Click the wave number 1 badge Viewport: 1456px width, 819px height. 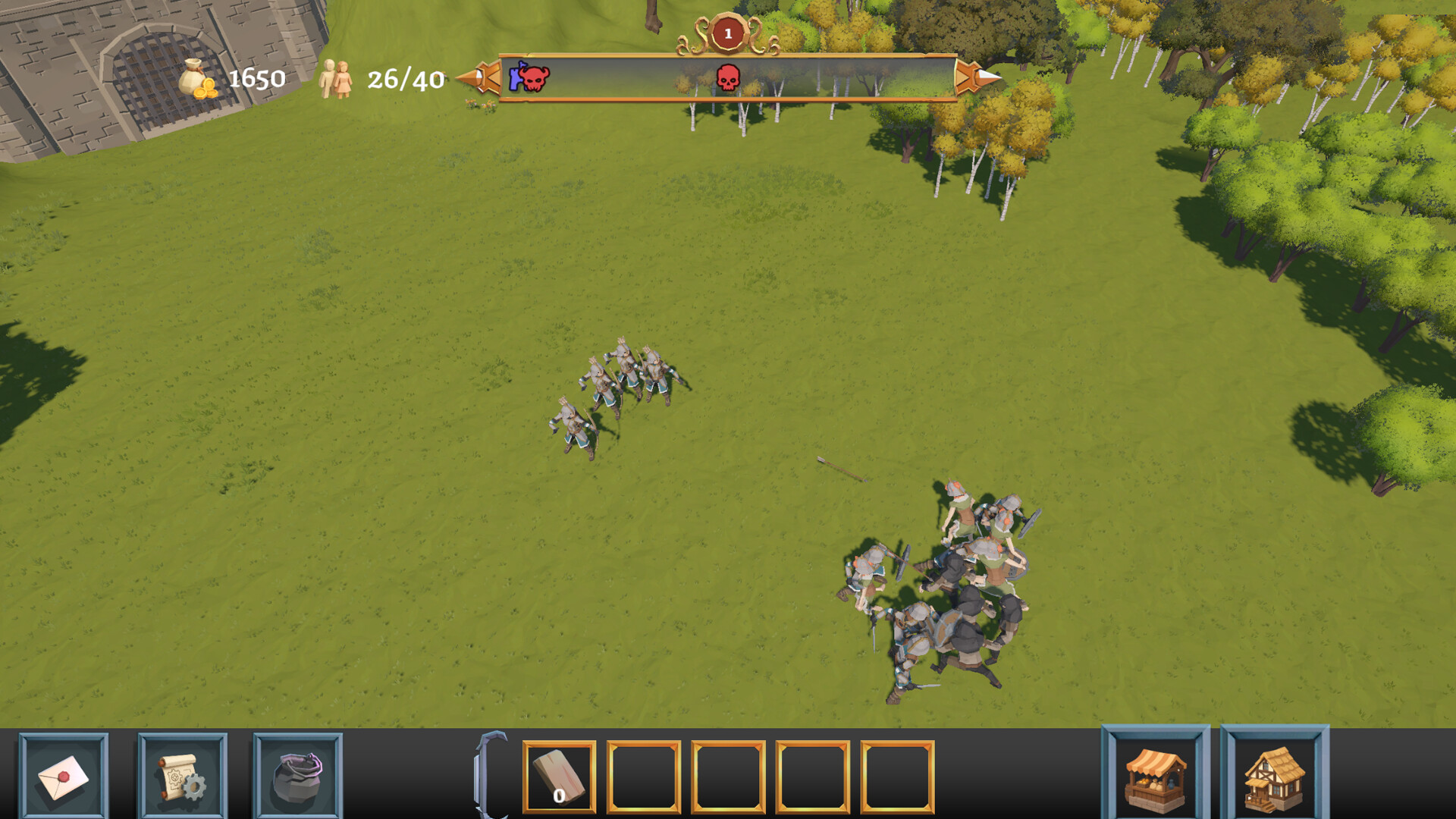click(727, 31)
